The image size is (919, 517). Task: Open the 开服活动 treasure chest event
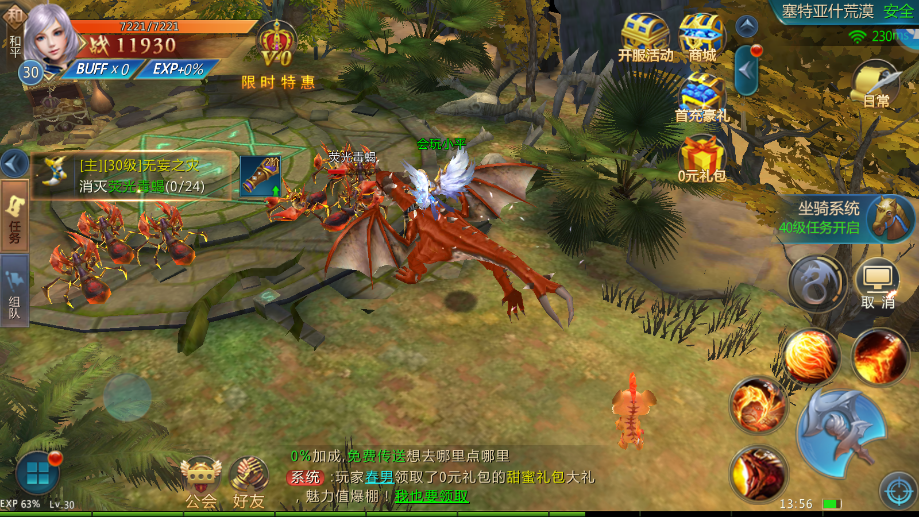[645, 38]
